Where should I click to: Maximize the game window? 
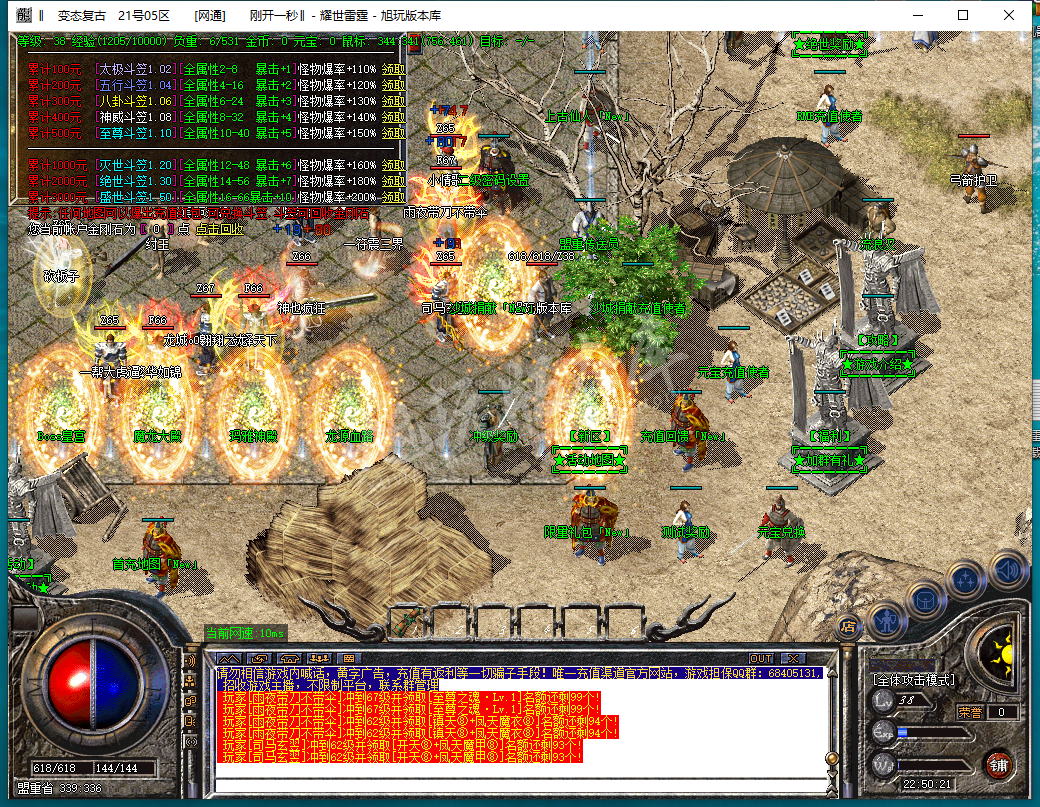[963, 16]
